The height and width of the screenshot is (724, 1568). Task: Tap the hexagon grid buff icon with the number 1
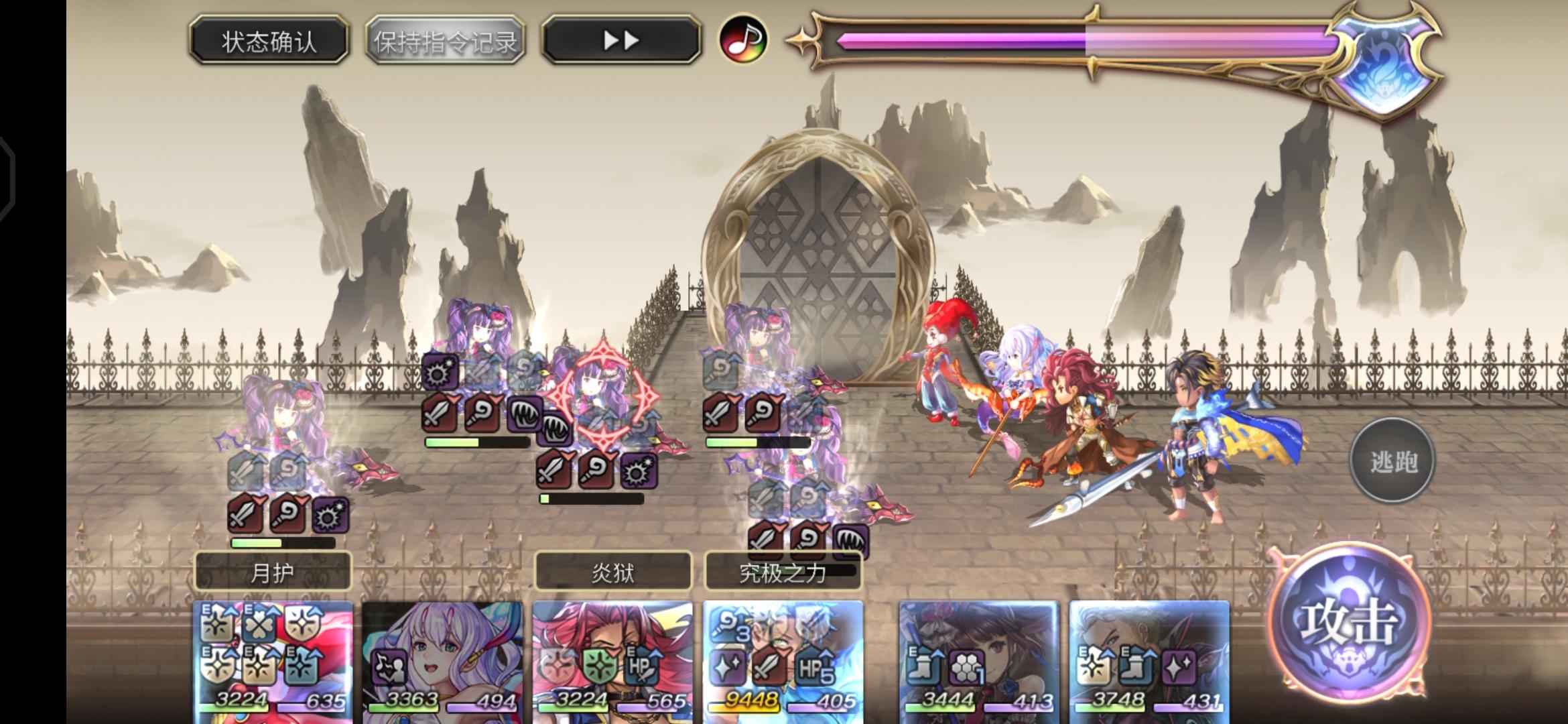coord(968,665)
